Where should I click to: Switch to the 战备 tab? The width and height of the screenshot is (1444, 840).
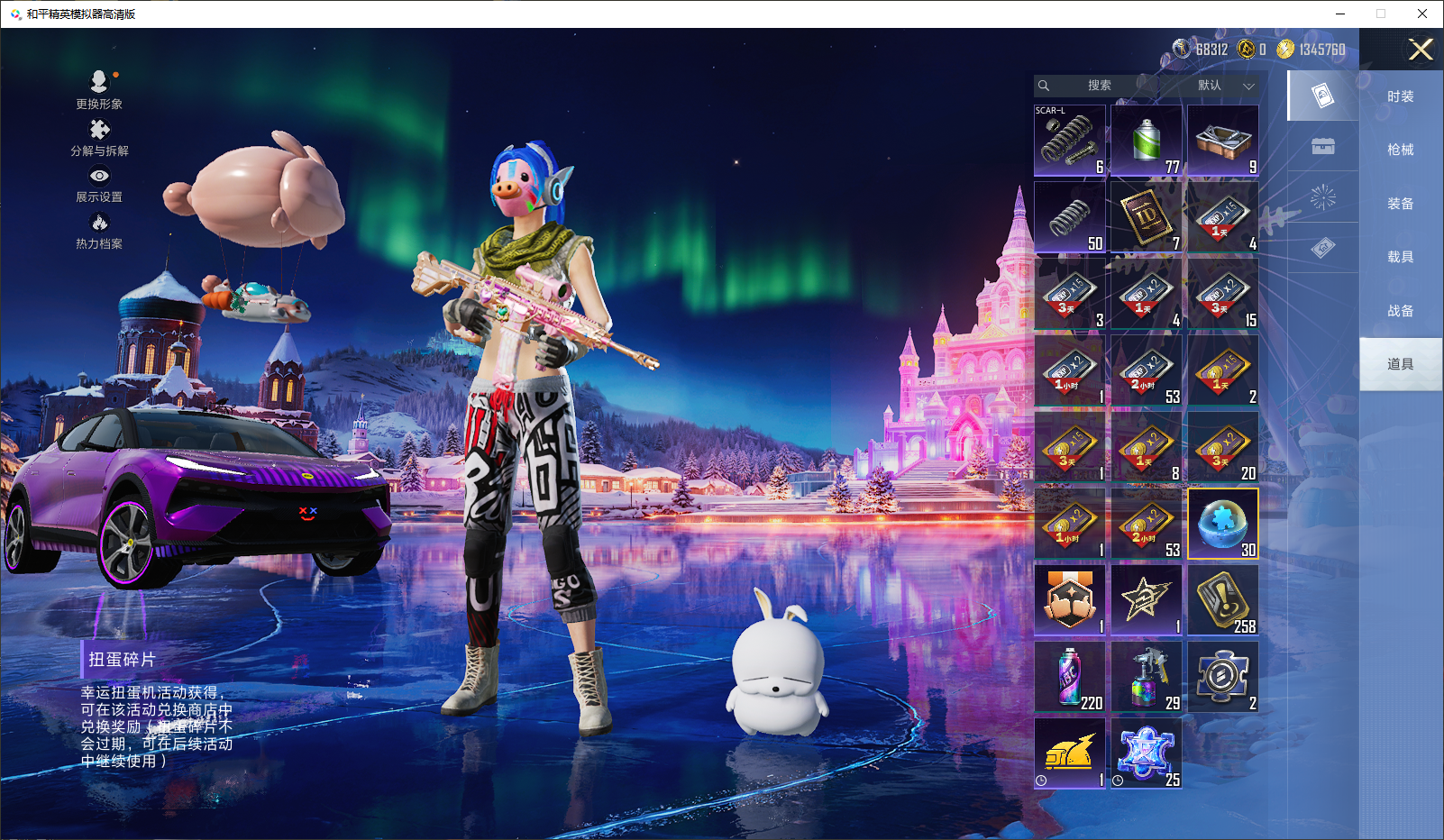(x=1400, y=311)
